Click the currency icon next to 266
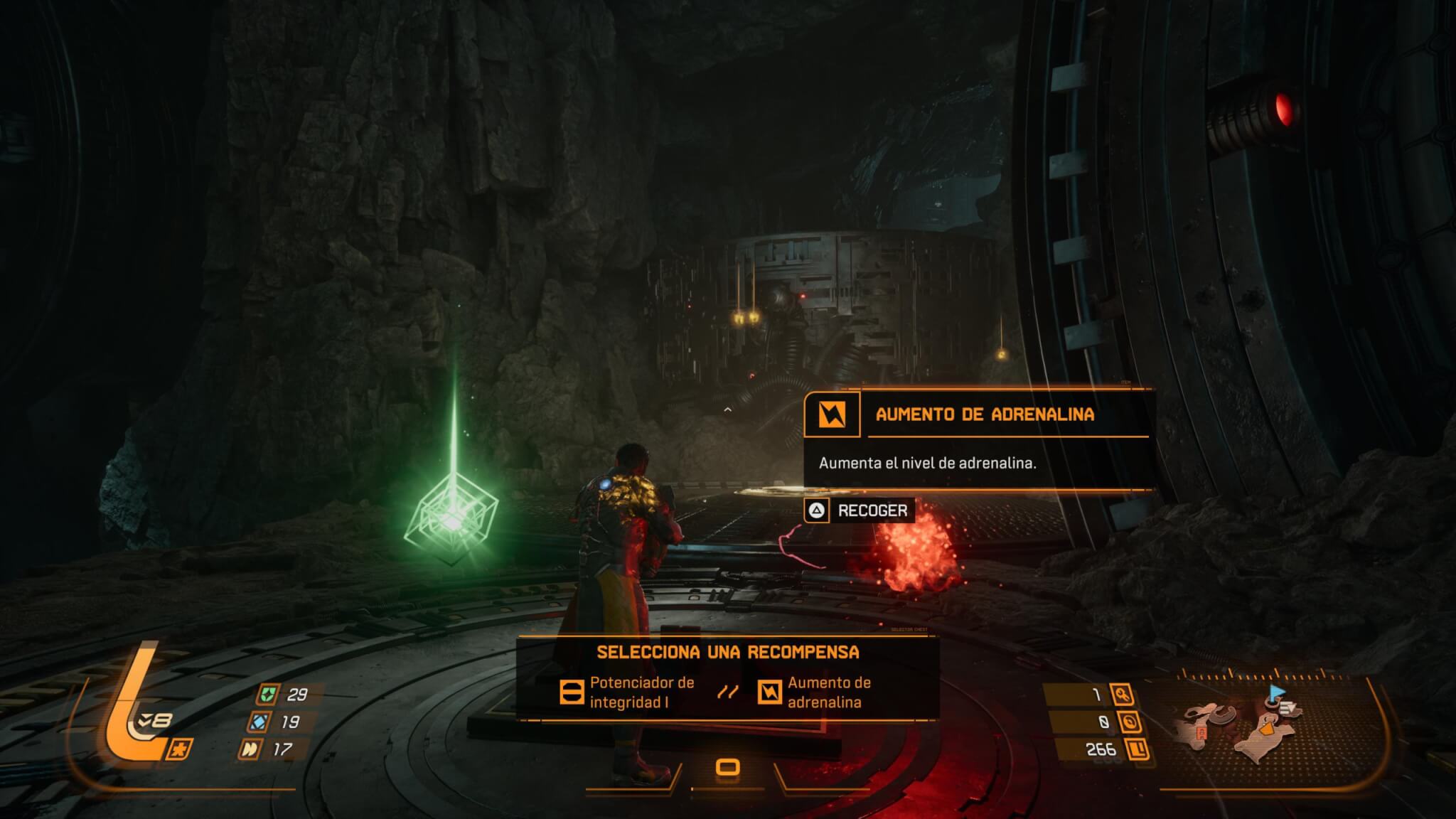 pos(1137,749)
